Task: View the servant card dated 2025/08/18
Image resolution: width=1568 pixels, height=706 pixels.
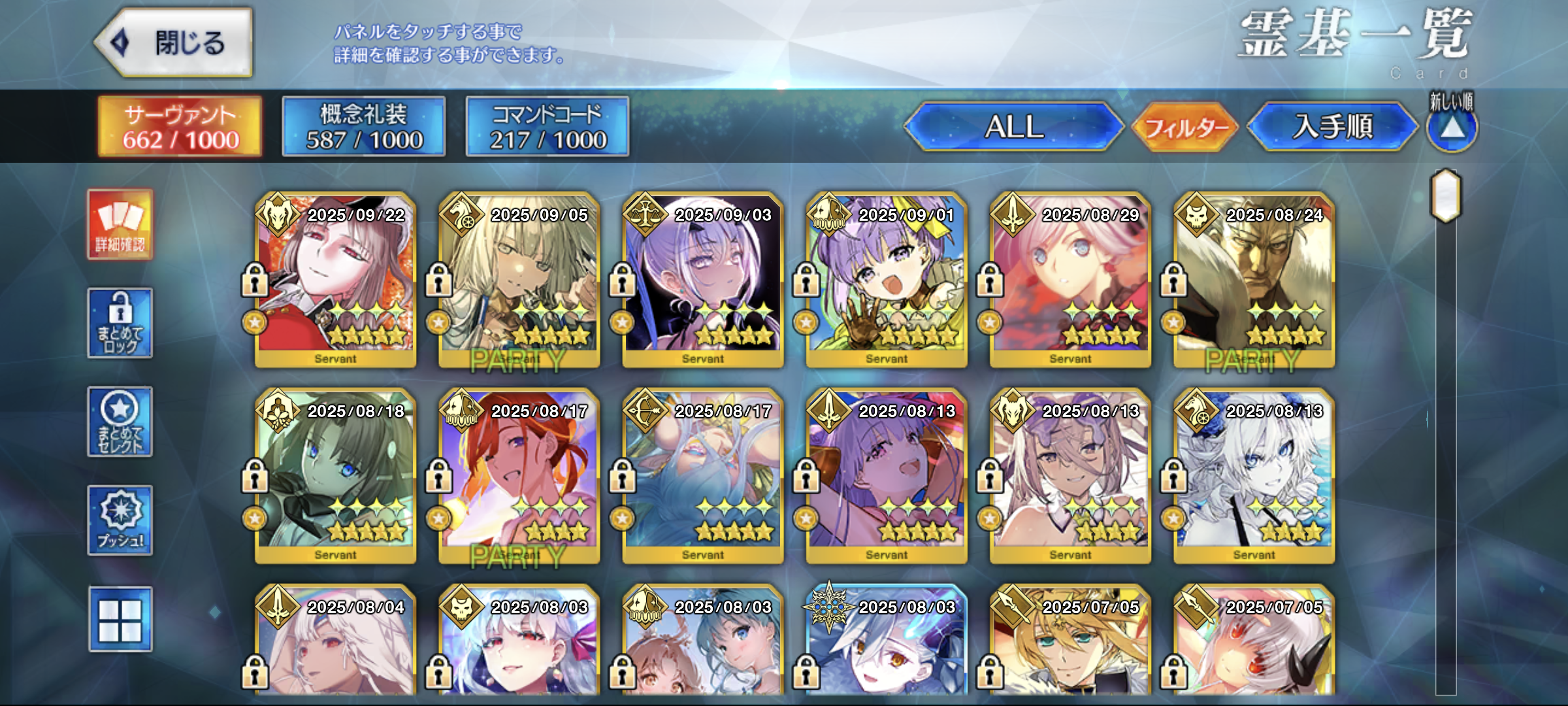Action: point(336,476)
